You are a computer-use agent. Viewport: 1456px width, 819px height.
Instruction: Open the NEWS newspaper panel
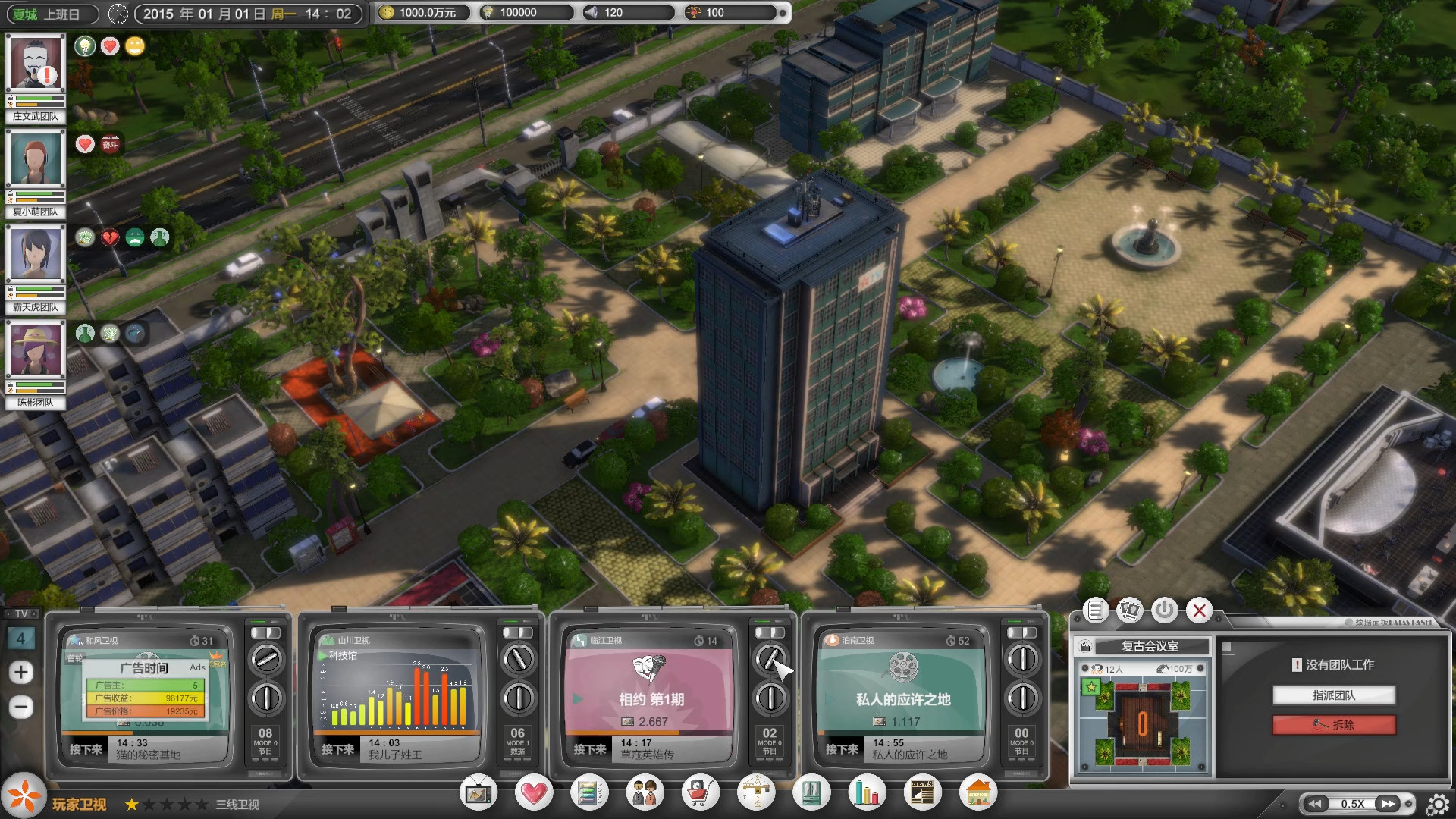[x=923, y=792]
